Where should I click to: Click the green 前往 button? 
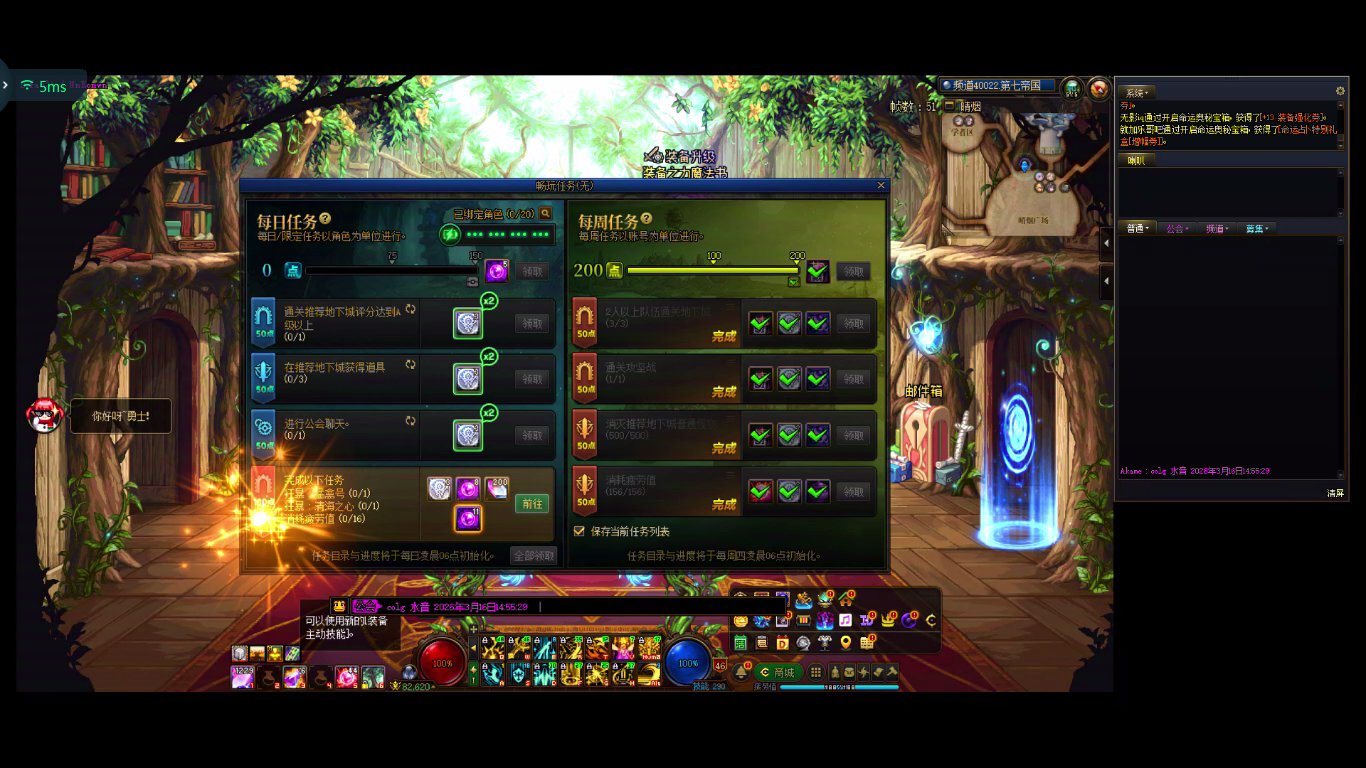[533, 504]
